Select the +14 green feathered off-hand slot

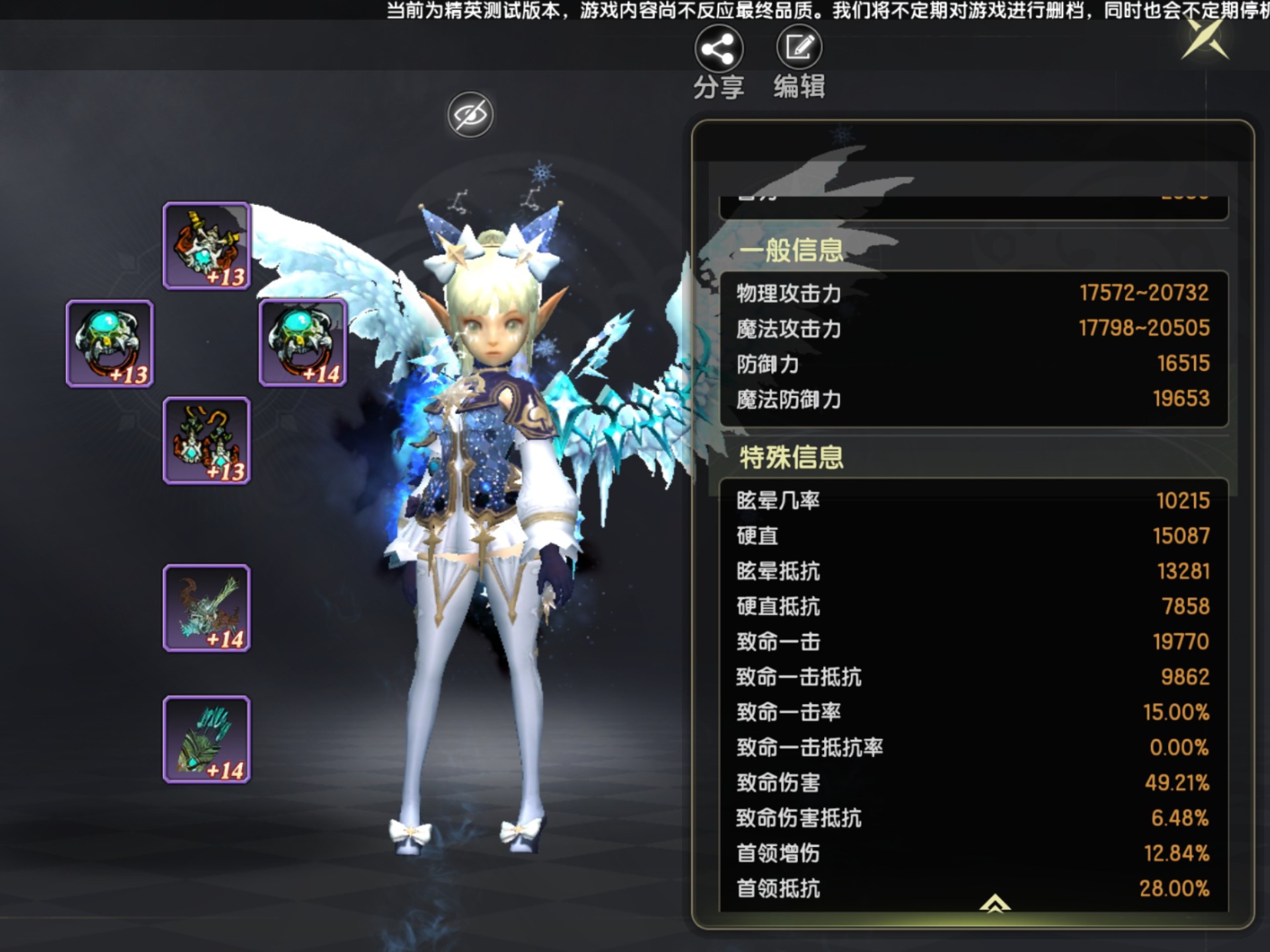(207, 739)
